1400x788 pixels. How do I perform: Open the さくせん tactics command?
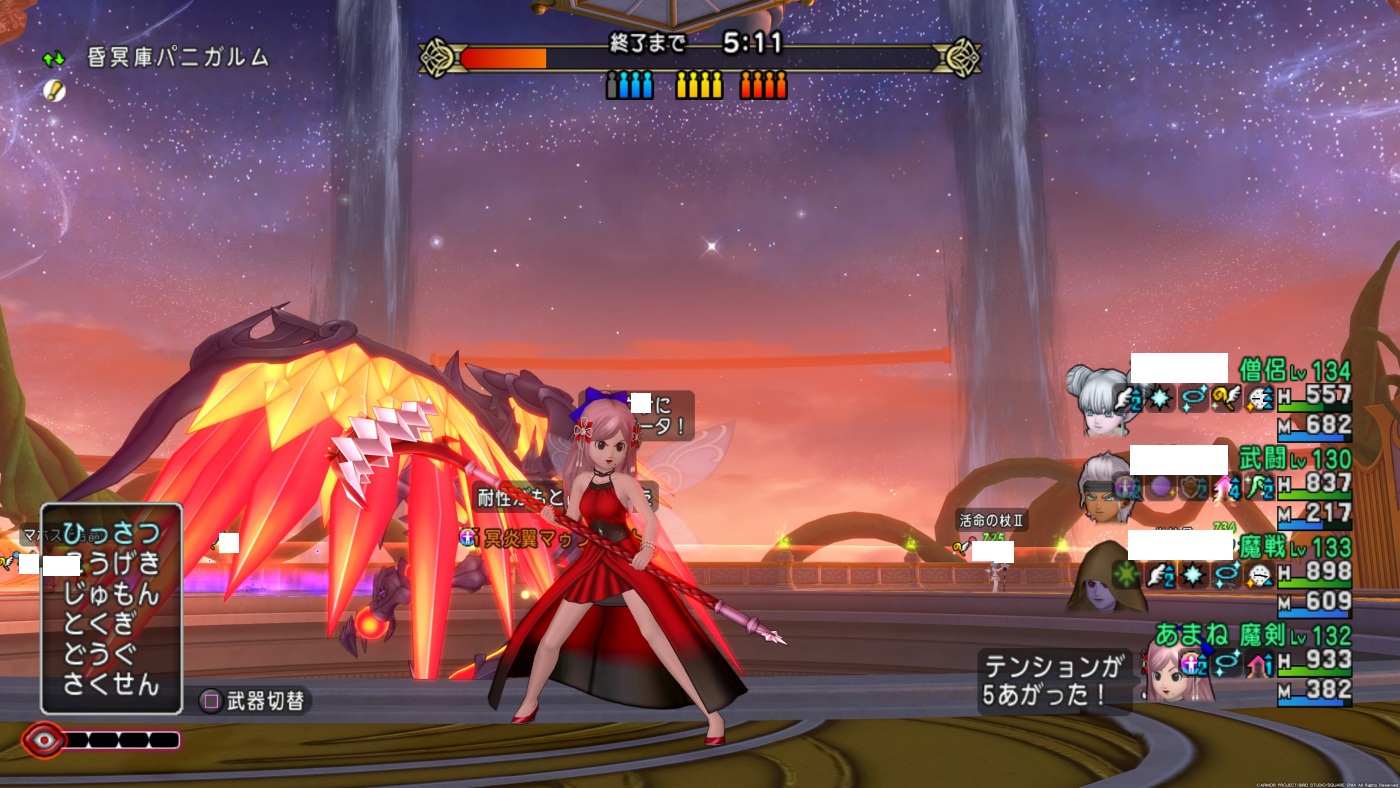coord(110,685)
